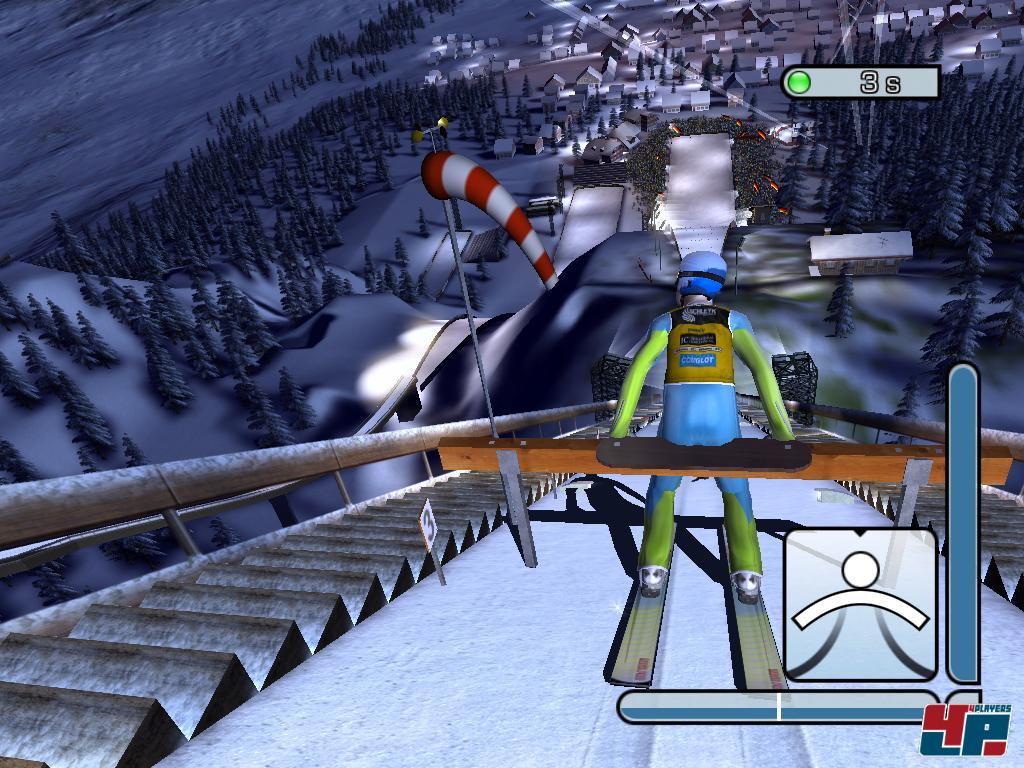Click the green start signal light
The height and width of the screenshot is (768, 1024).
(x=798, y=82)
